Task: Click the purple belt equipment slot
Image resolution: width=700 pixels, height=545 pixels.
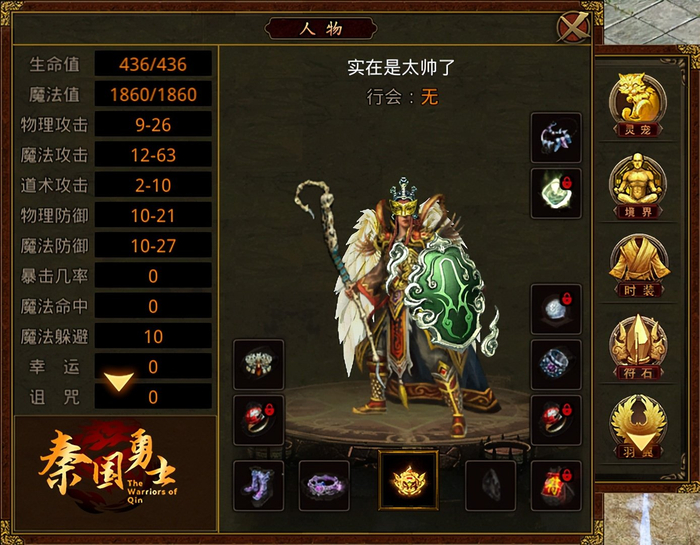Action: coord(324,485)
